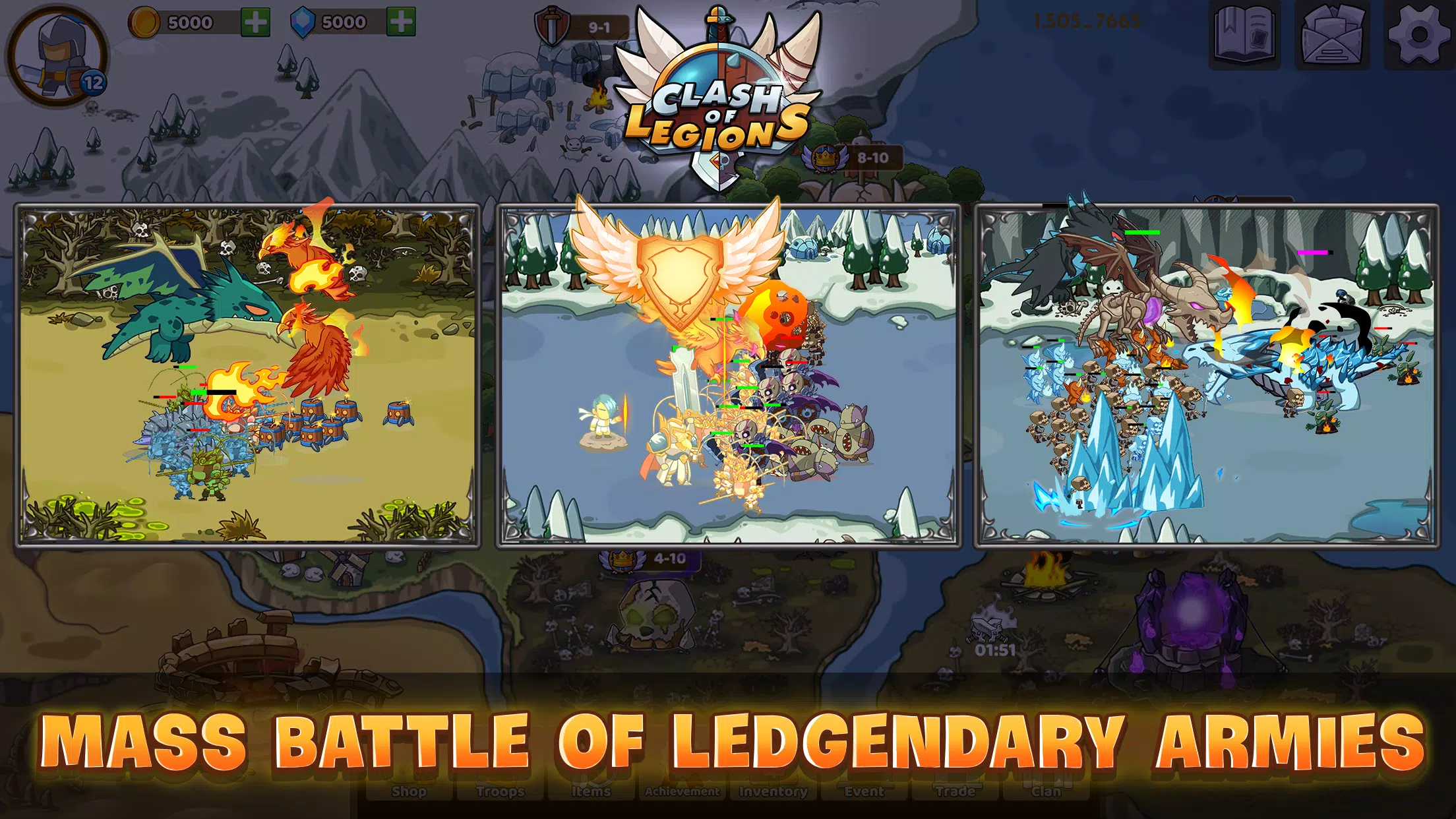Switch to the Troops tab

(x=500, y=791)
